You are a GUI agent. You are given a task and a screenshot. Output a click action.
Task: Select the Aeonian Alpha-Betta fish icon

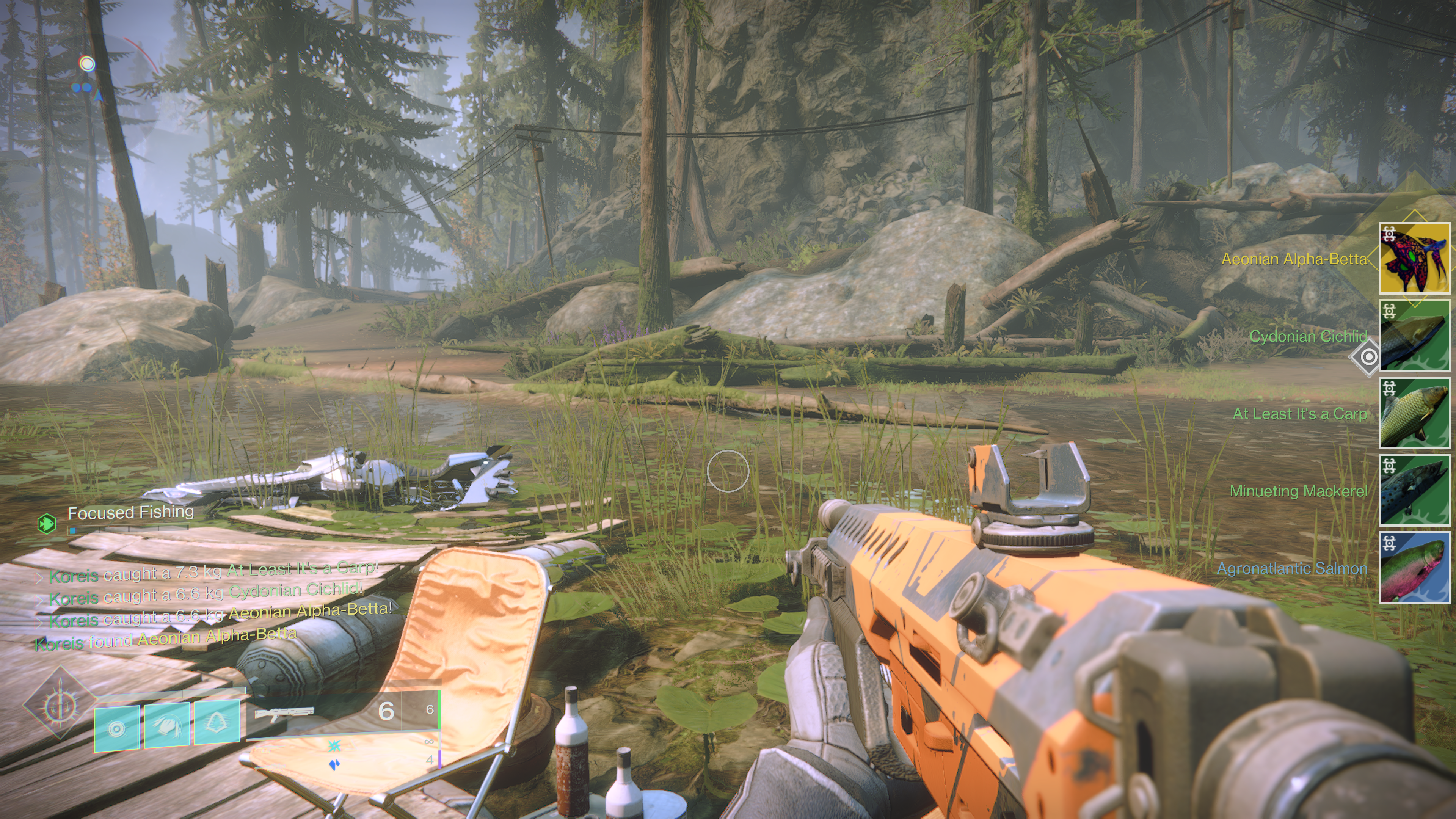[x=1414, y=258]
